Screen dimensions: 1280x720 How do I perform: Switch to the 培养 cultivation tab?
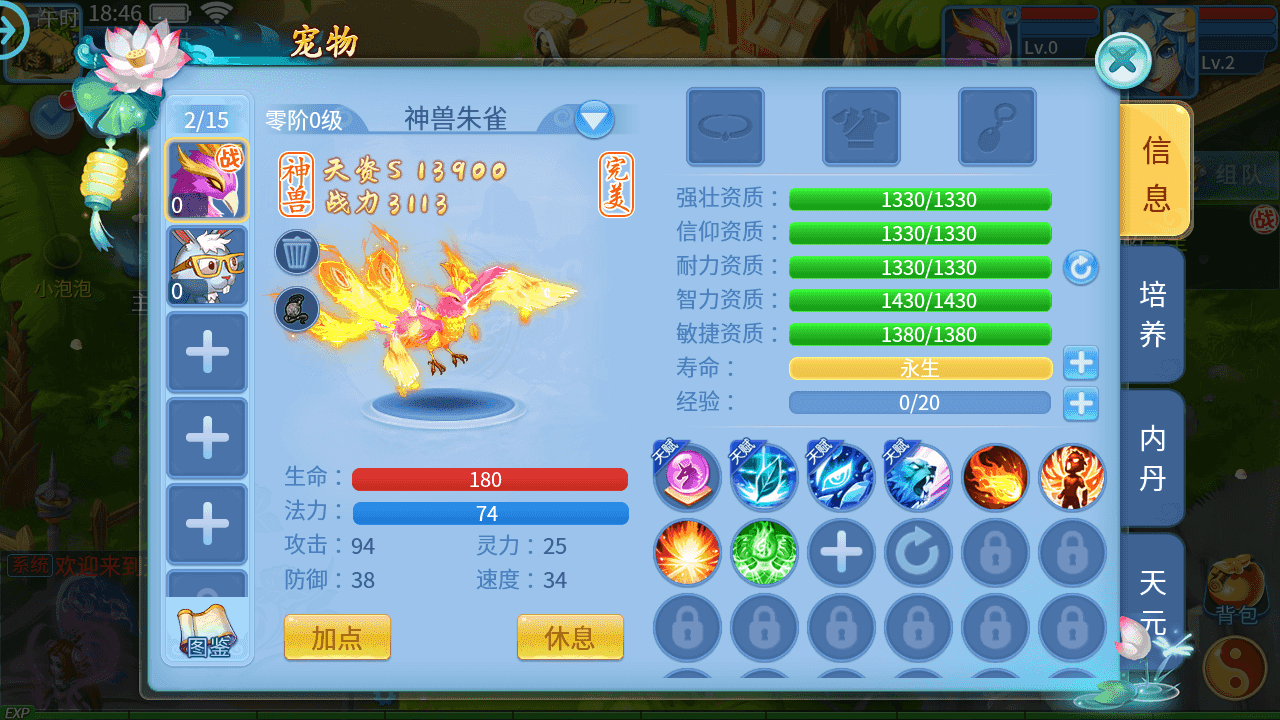pos(1152,314)
